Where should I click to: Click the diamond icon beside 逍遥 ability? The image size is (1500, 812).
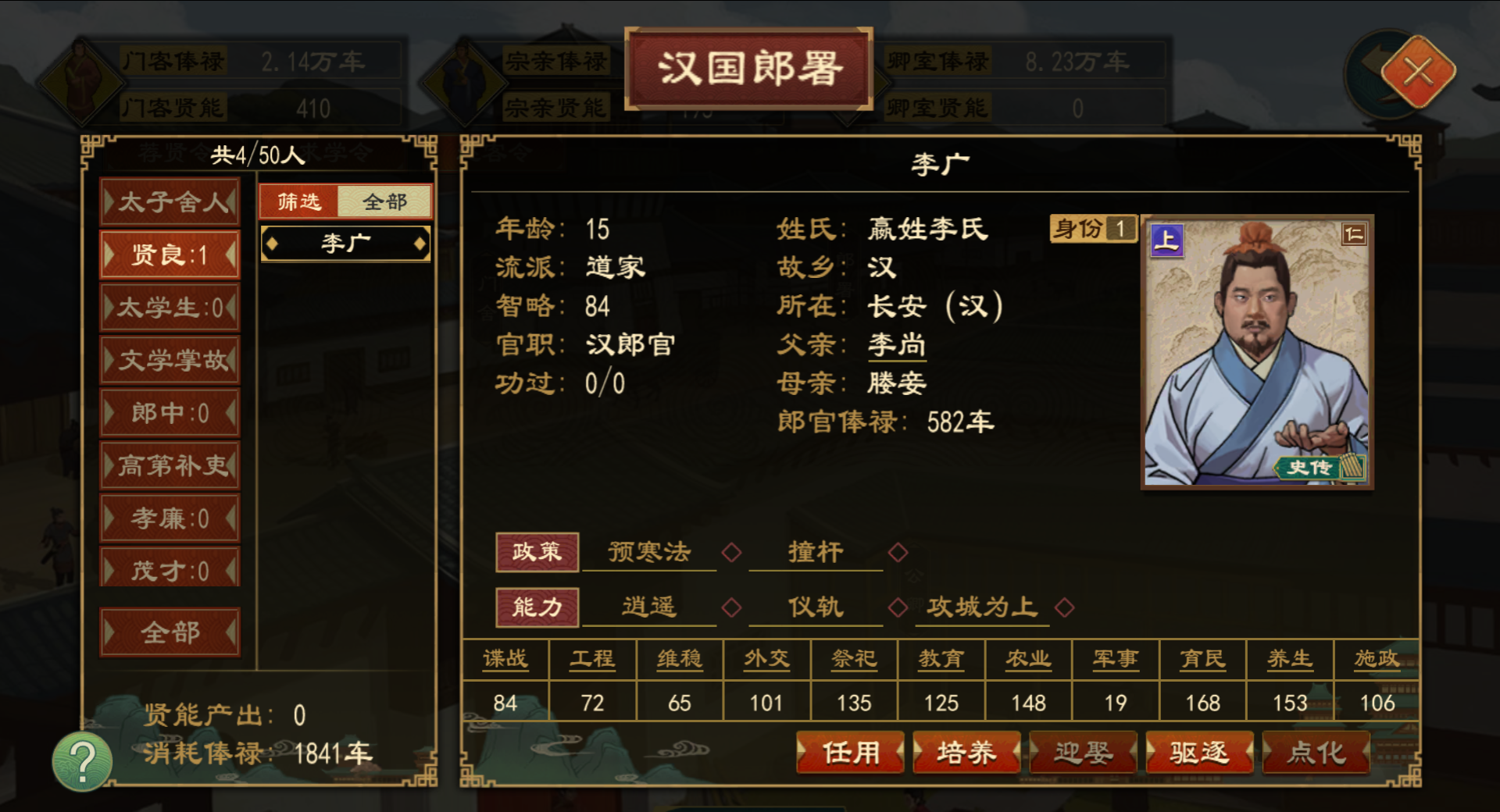(x=732, y=607)
